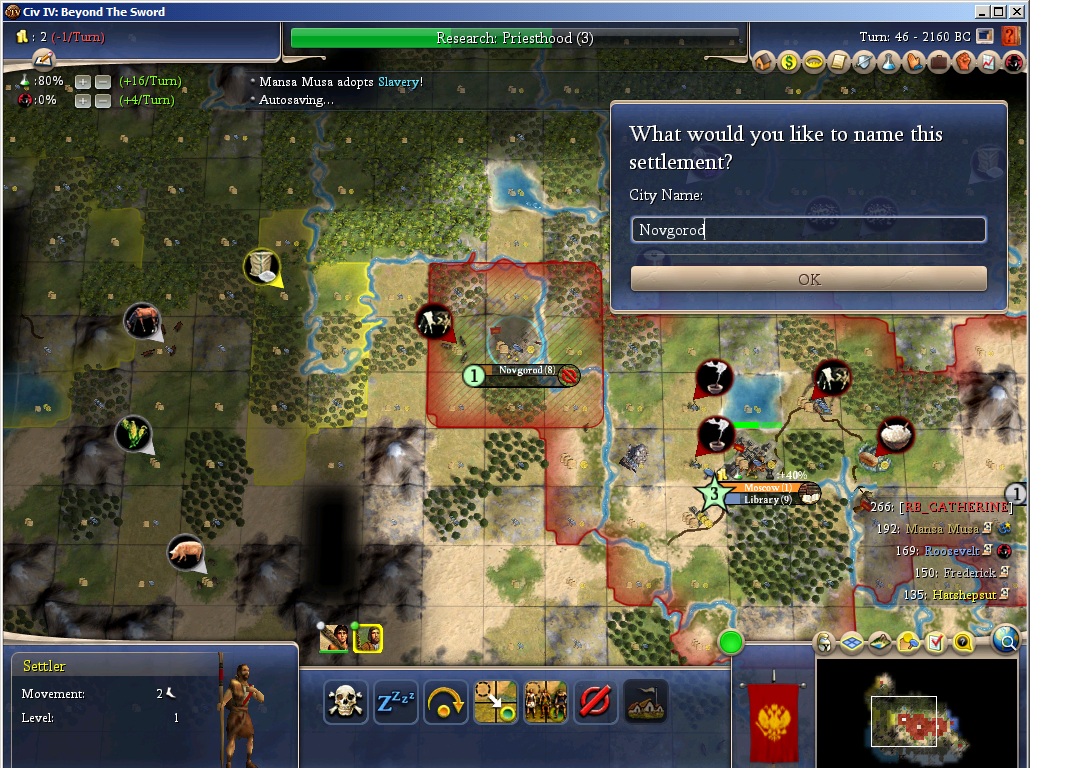Open the Espionage Advisor spy icon
Screen dimensions: 1075x775
point(1014,63)
